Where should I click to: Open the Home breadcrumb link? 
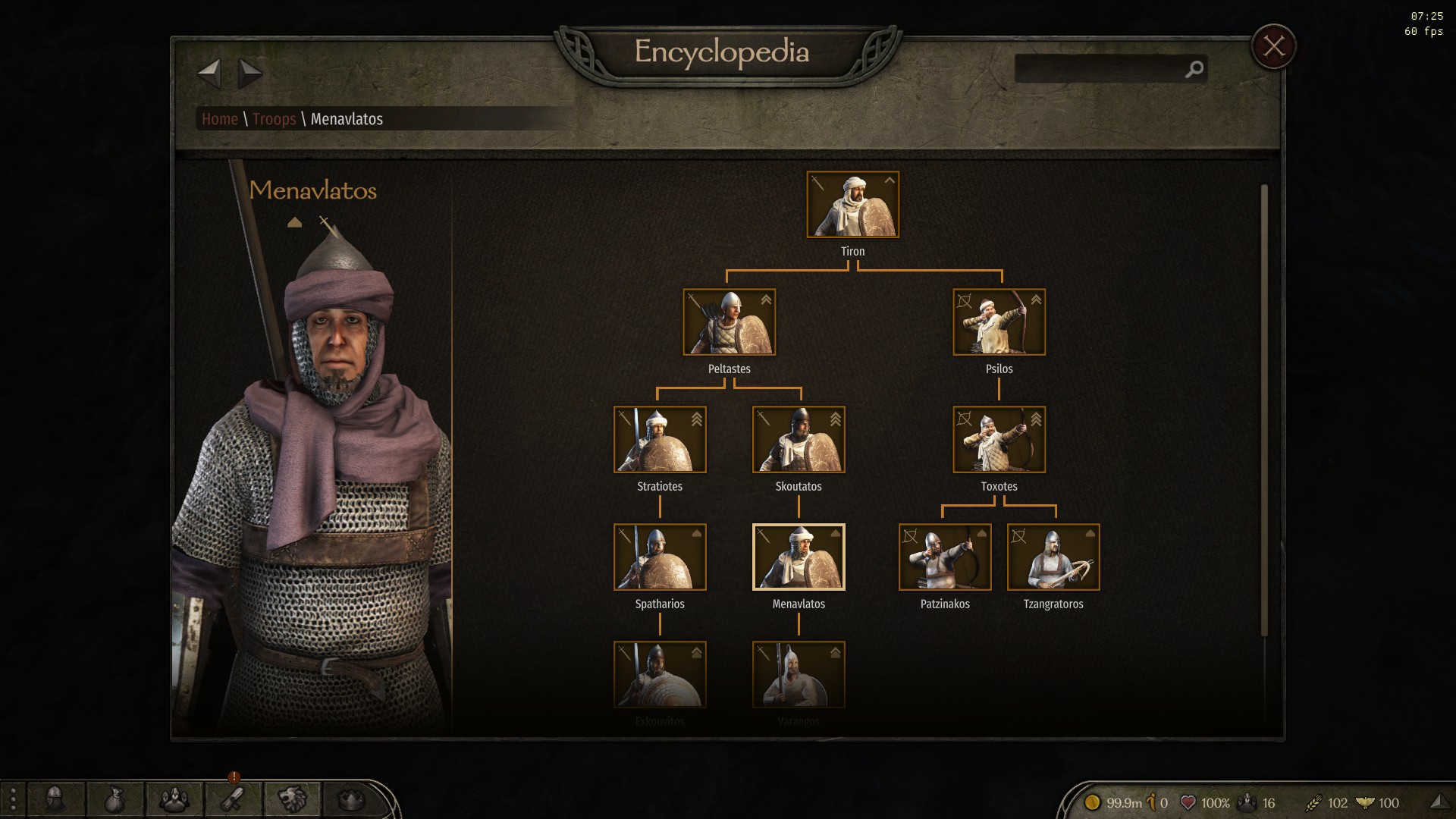click(x=220, y=119)
